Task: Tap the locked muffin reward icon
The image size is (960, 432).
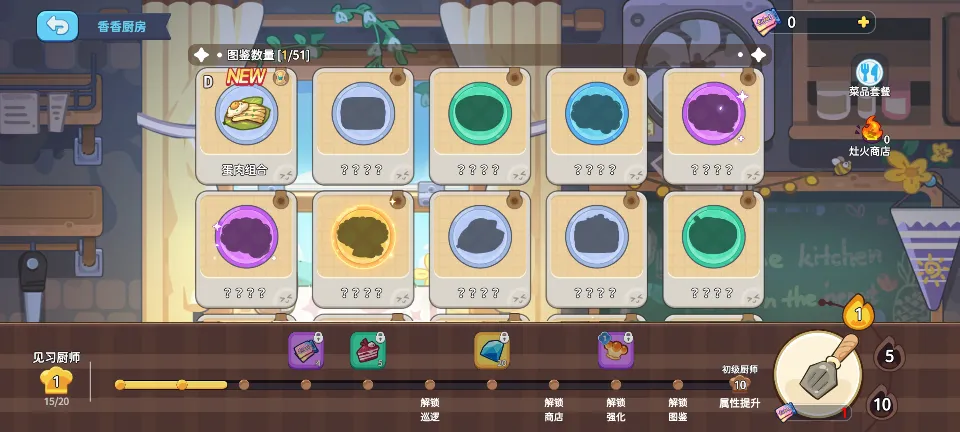Action: [x=615, y=350]
